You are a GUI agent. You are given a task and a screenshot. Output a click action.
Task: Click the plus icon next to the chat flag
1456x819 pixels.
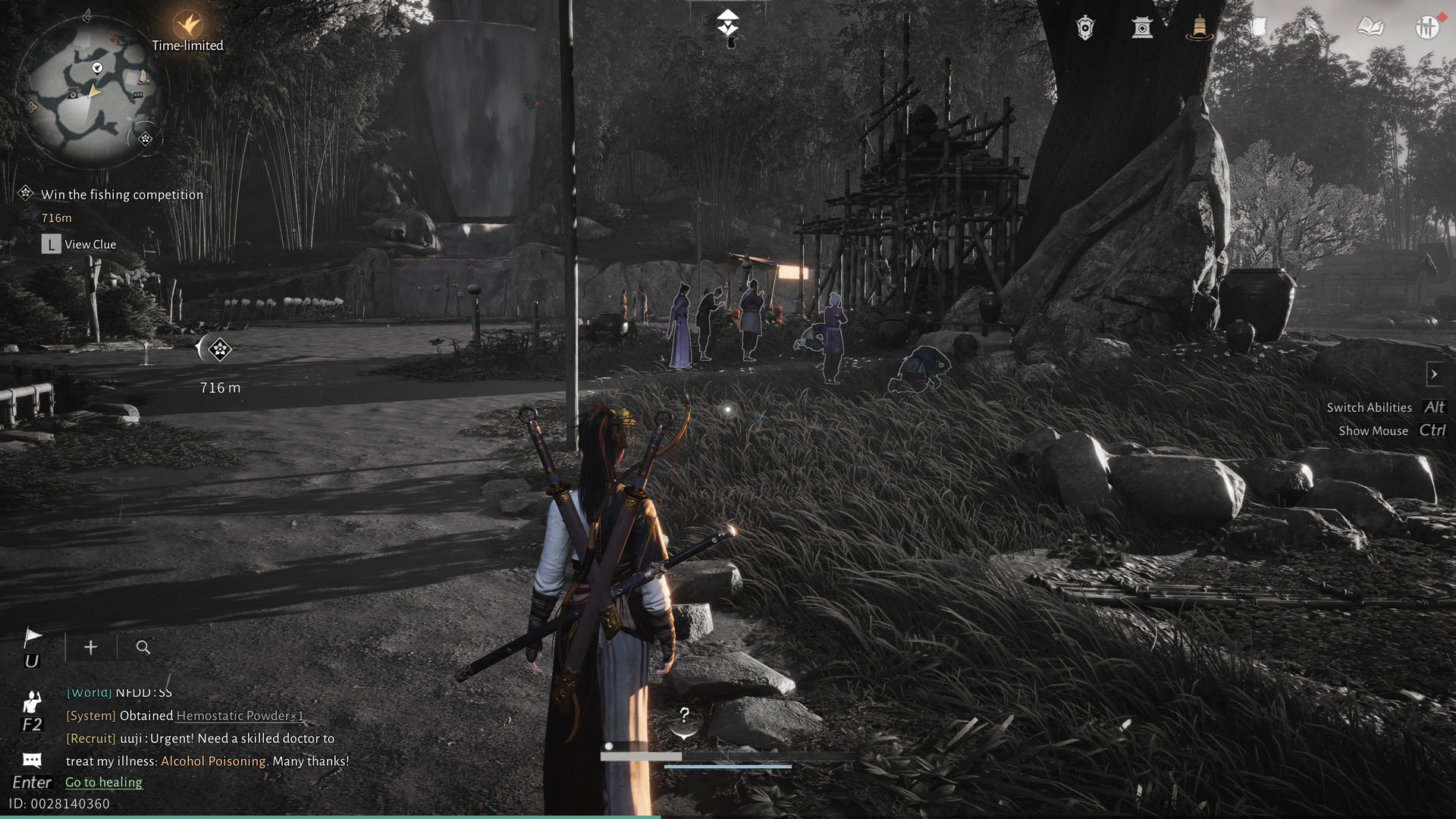(90, 648)
